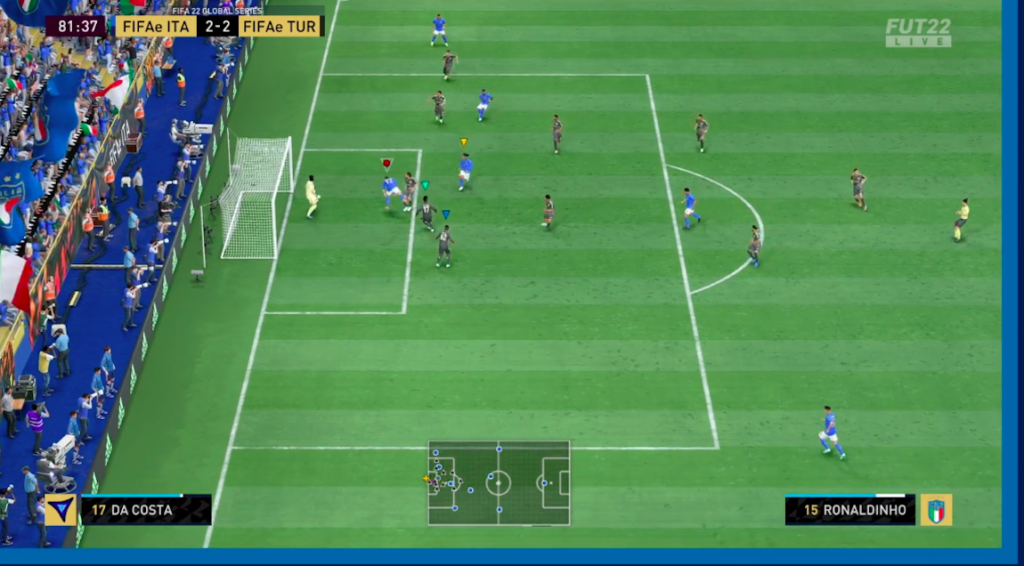This screenshot has width=1024, height=566.
Task: Click the yellow team crest beside Da Costa
Action: pos(61,510)
